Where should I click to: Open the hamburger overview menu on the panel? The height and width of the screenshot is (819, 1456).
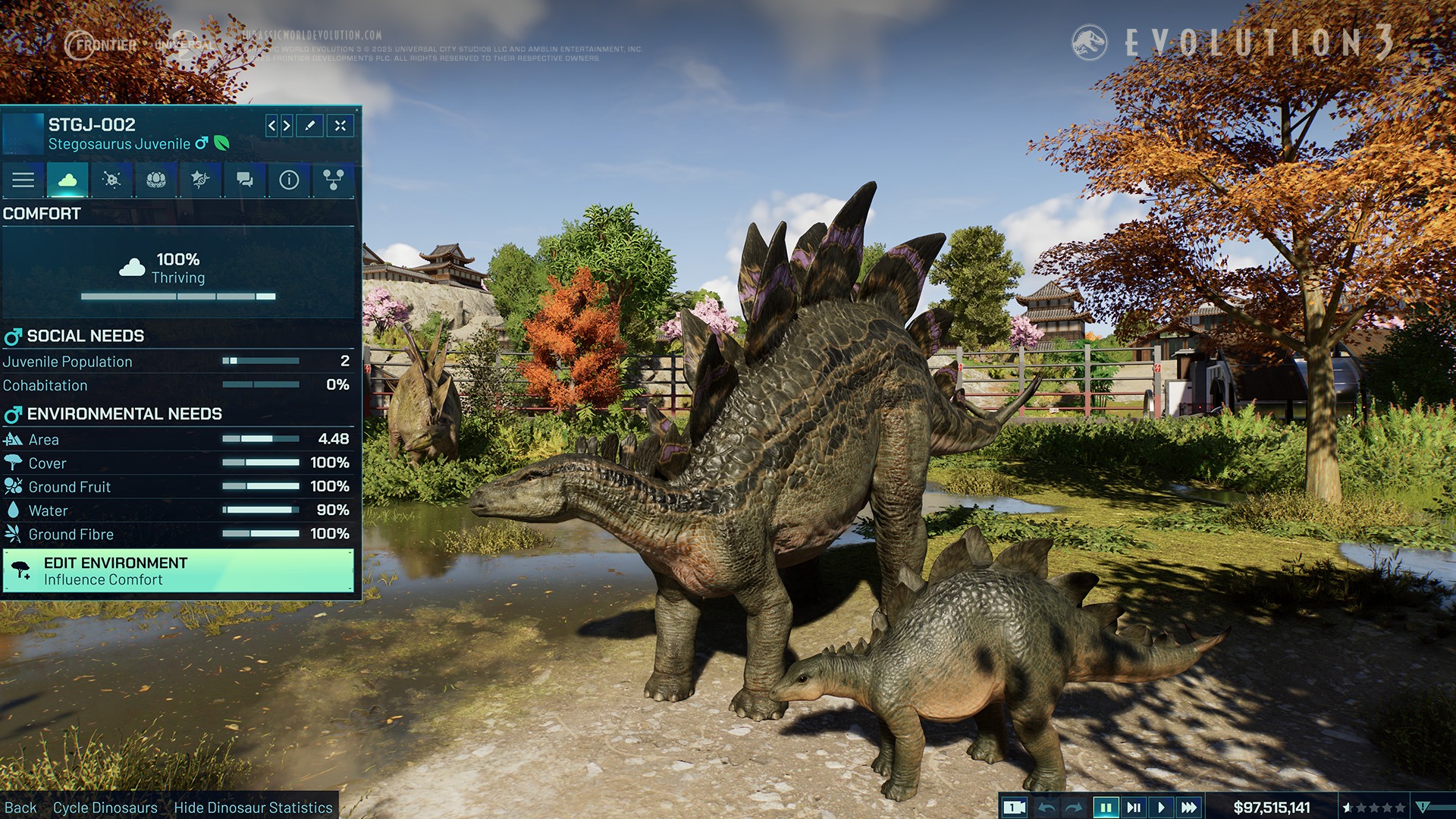(x=24, y=180)
